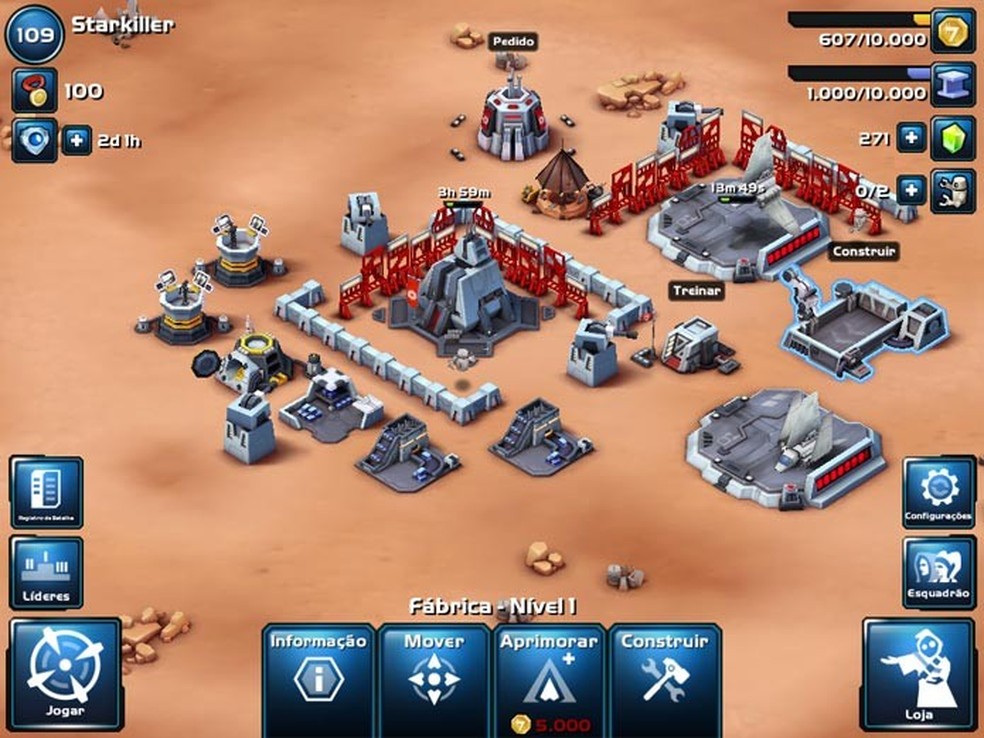The width and height of the screenshot is (984, 738).
Task: Tap the medal count icon
Action: tap(33, 91)
